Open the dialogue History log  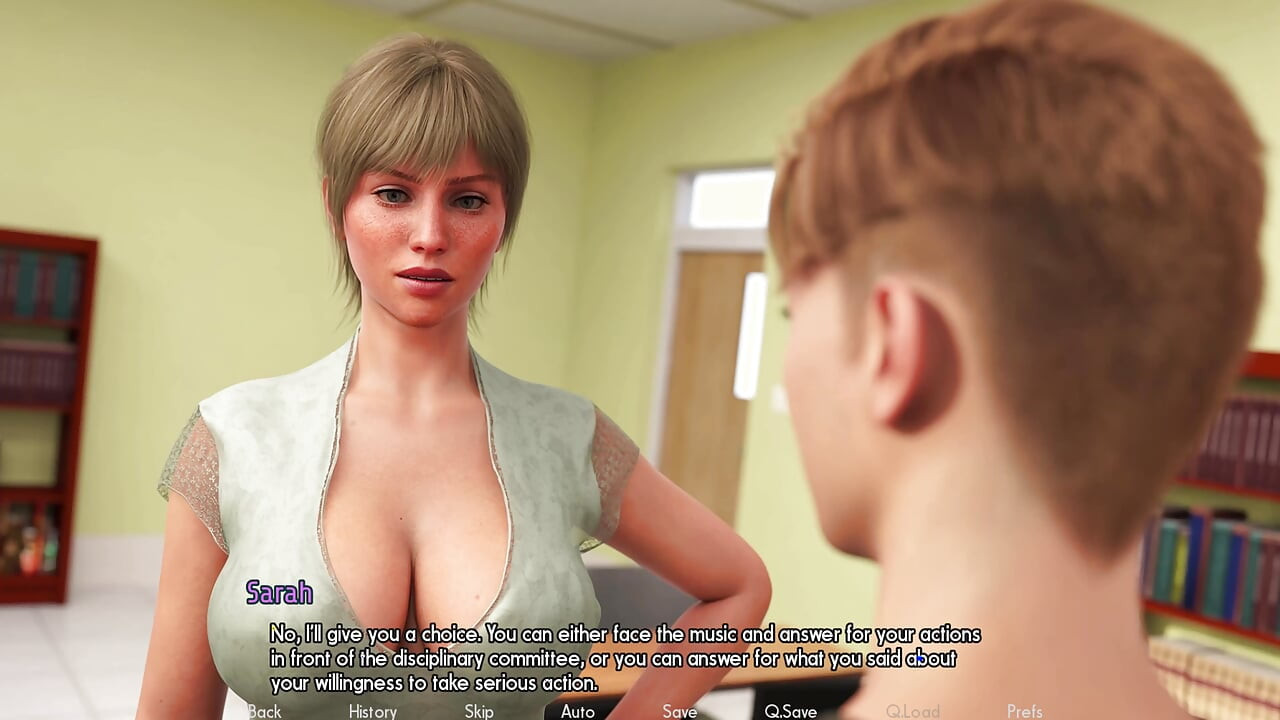373,711
